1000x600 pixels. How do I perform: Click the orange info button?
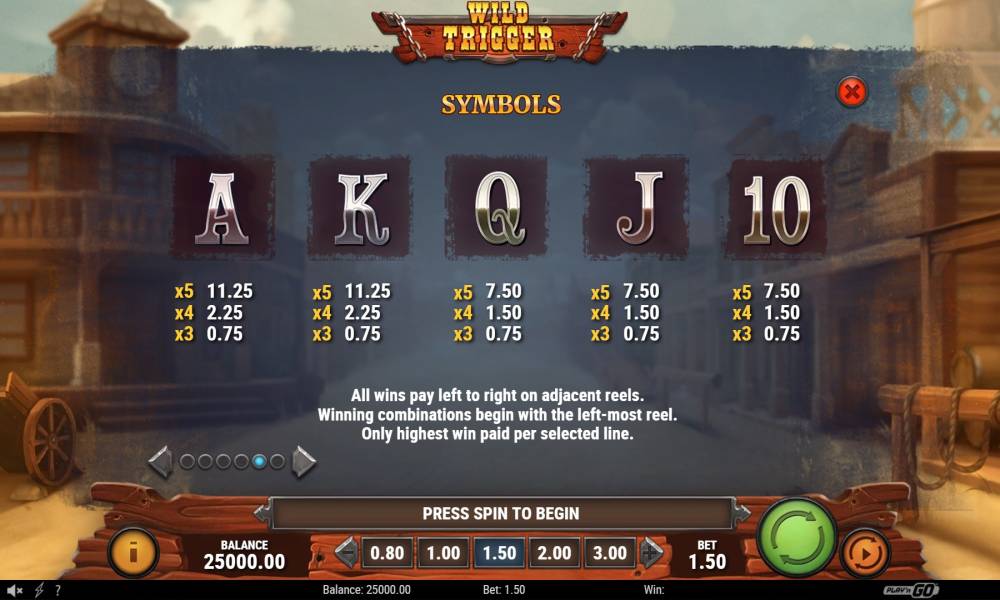tap(132, 552)
